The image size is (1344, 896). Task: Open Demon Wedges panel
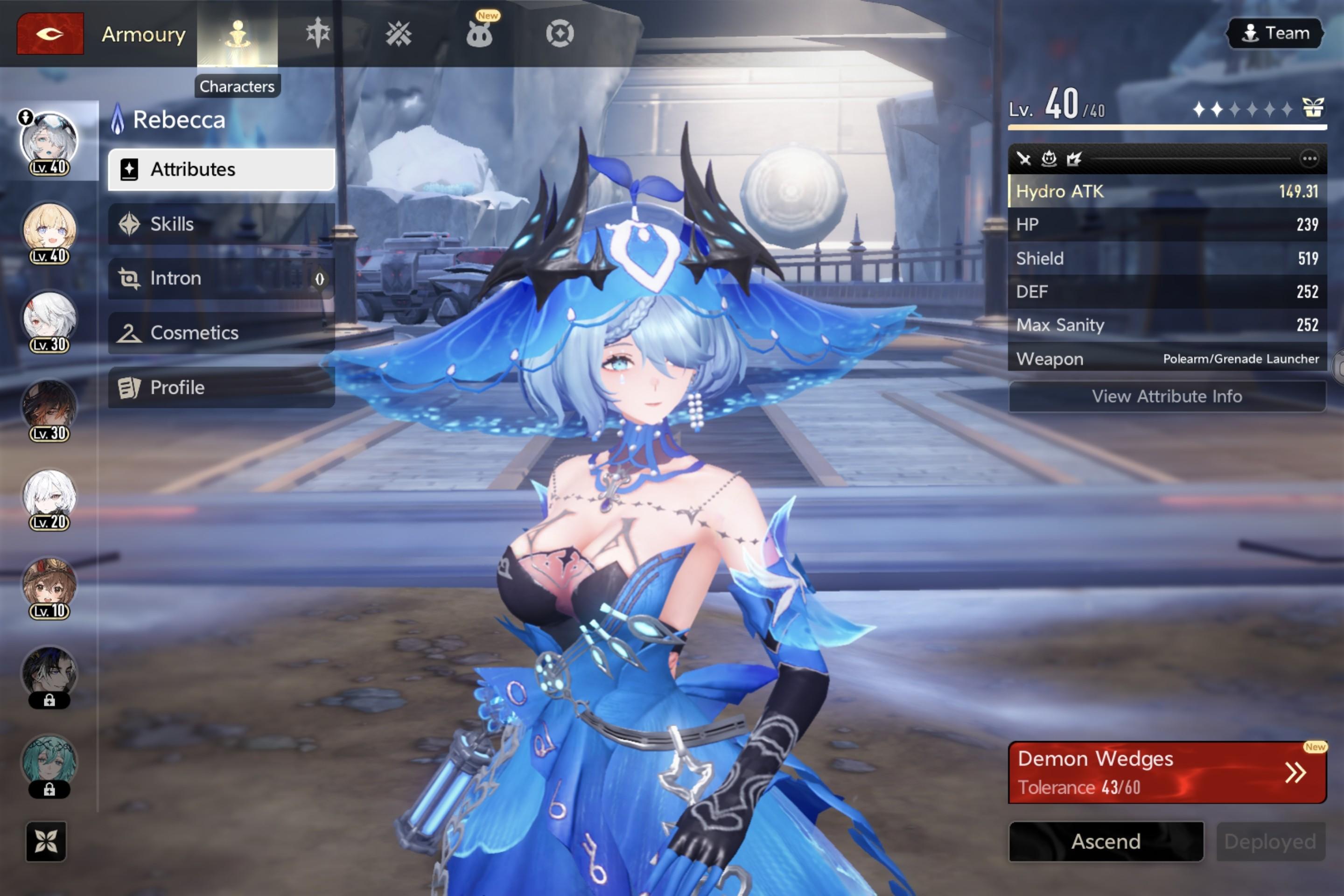(x=1167, y=773)
